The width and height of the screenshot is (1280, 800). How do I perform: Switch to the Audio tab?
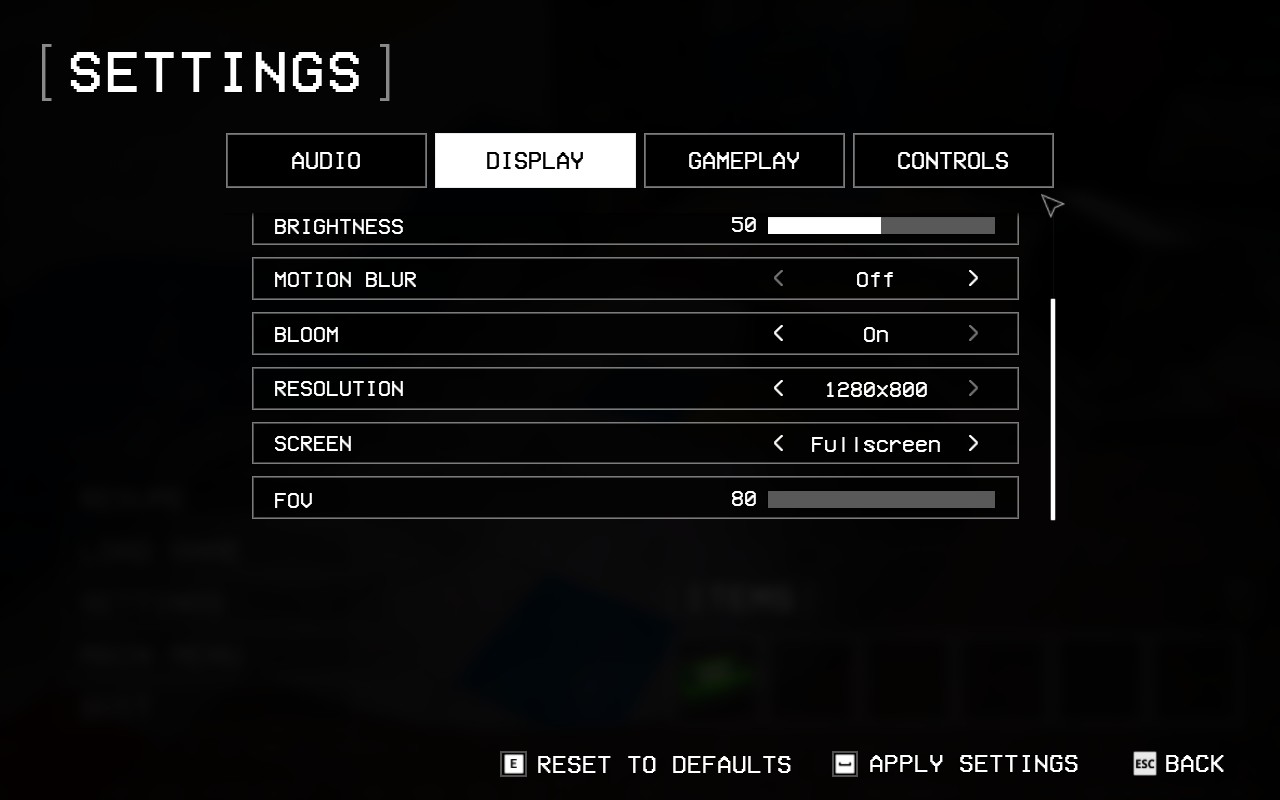pos(326,161)
